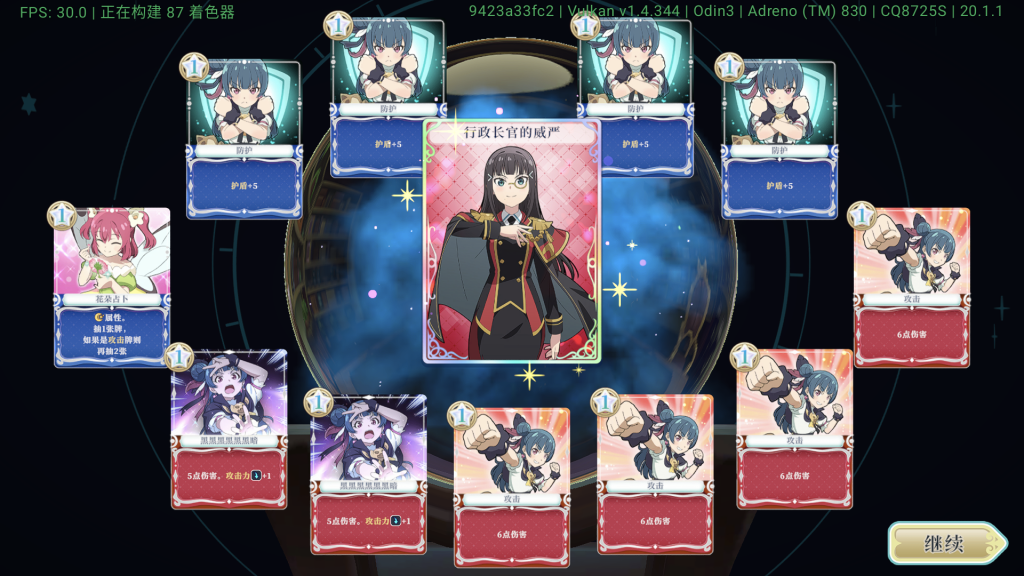Select the 行政长官的威严 center card

coord(512,240)
